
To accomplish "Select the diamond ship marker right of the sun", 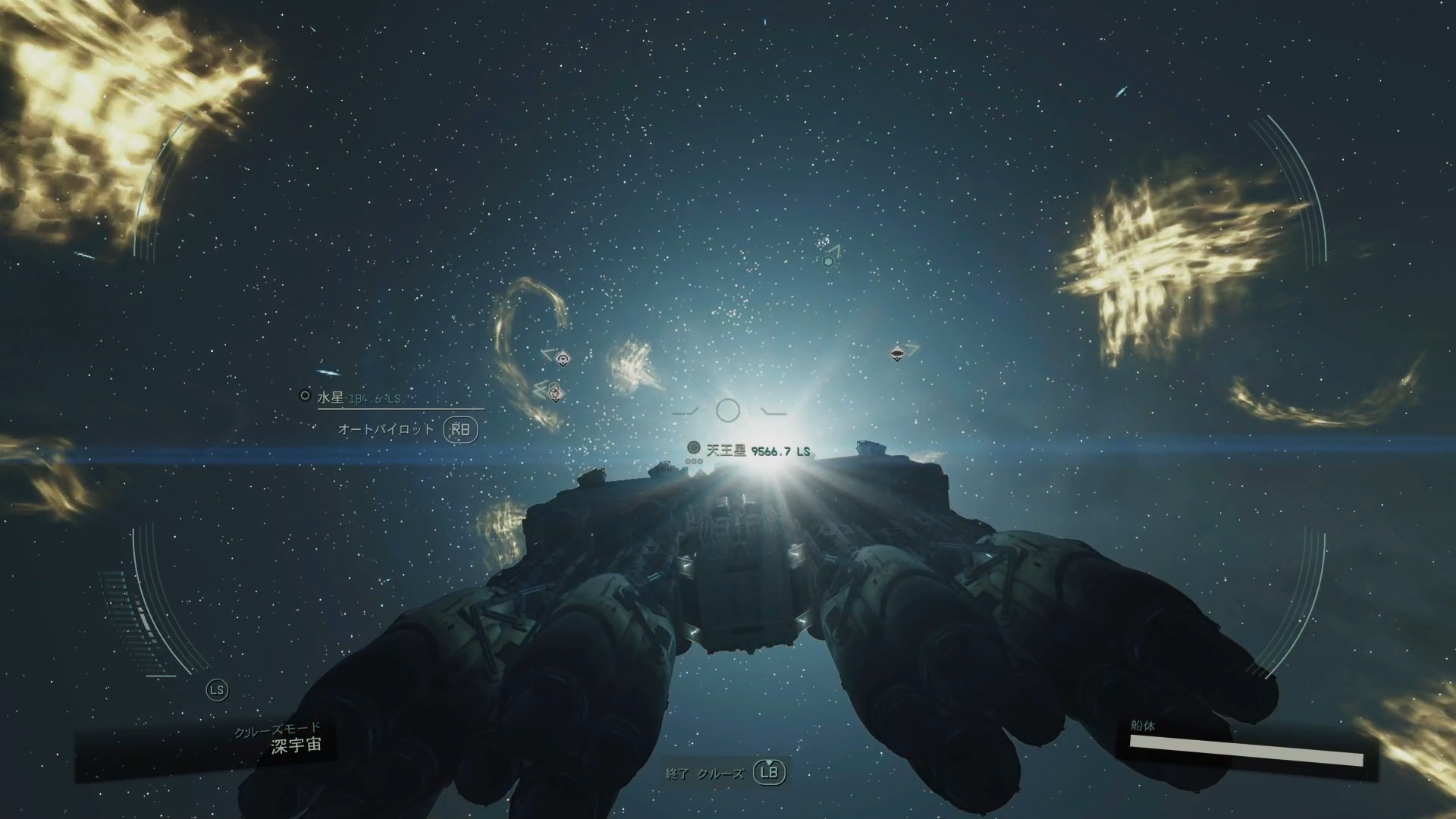I will pyautogui.click(x=897, y=353).
